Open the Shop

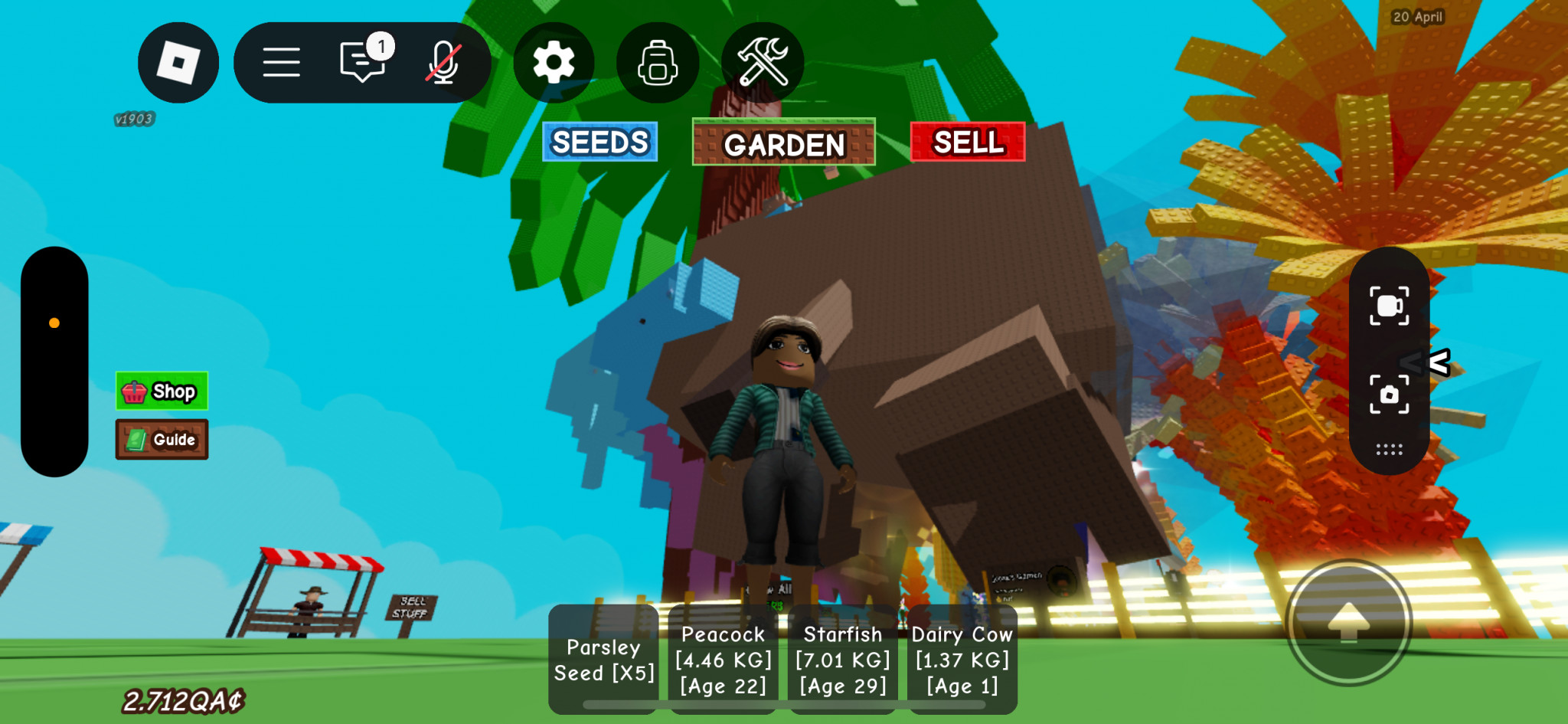(x=162, y=391)
